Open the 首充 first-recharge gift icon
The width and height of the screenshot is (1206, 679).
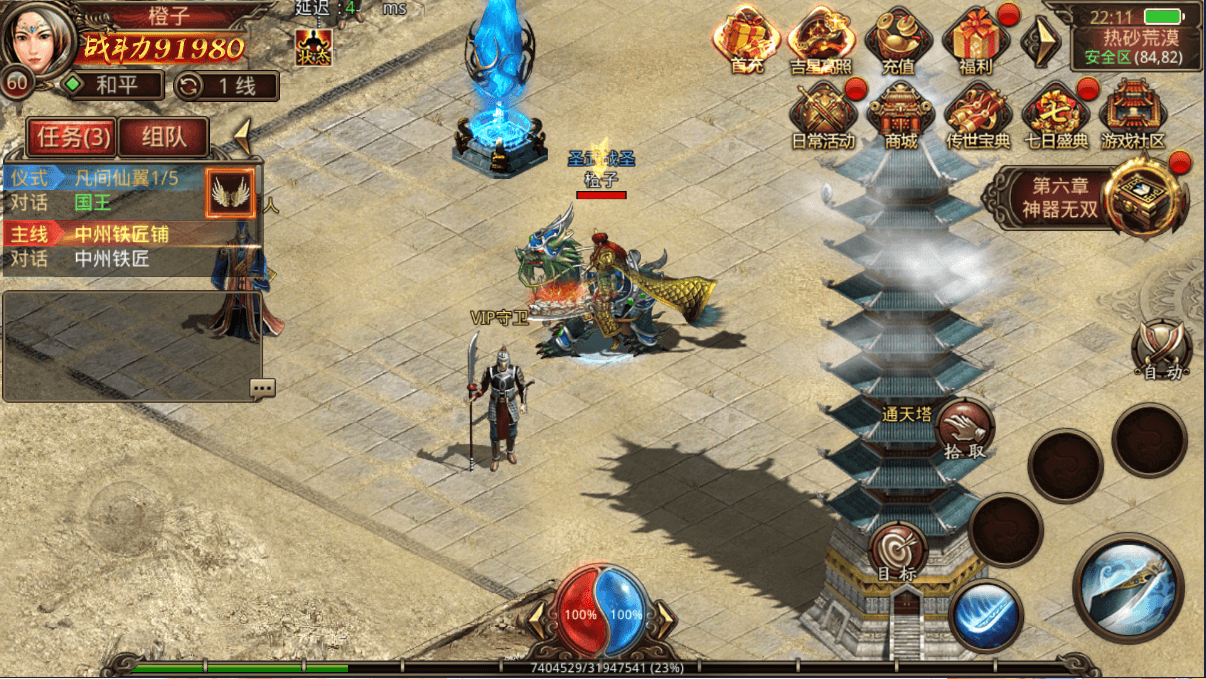click(x=746, y=40)
